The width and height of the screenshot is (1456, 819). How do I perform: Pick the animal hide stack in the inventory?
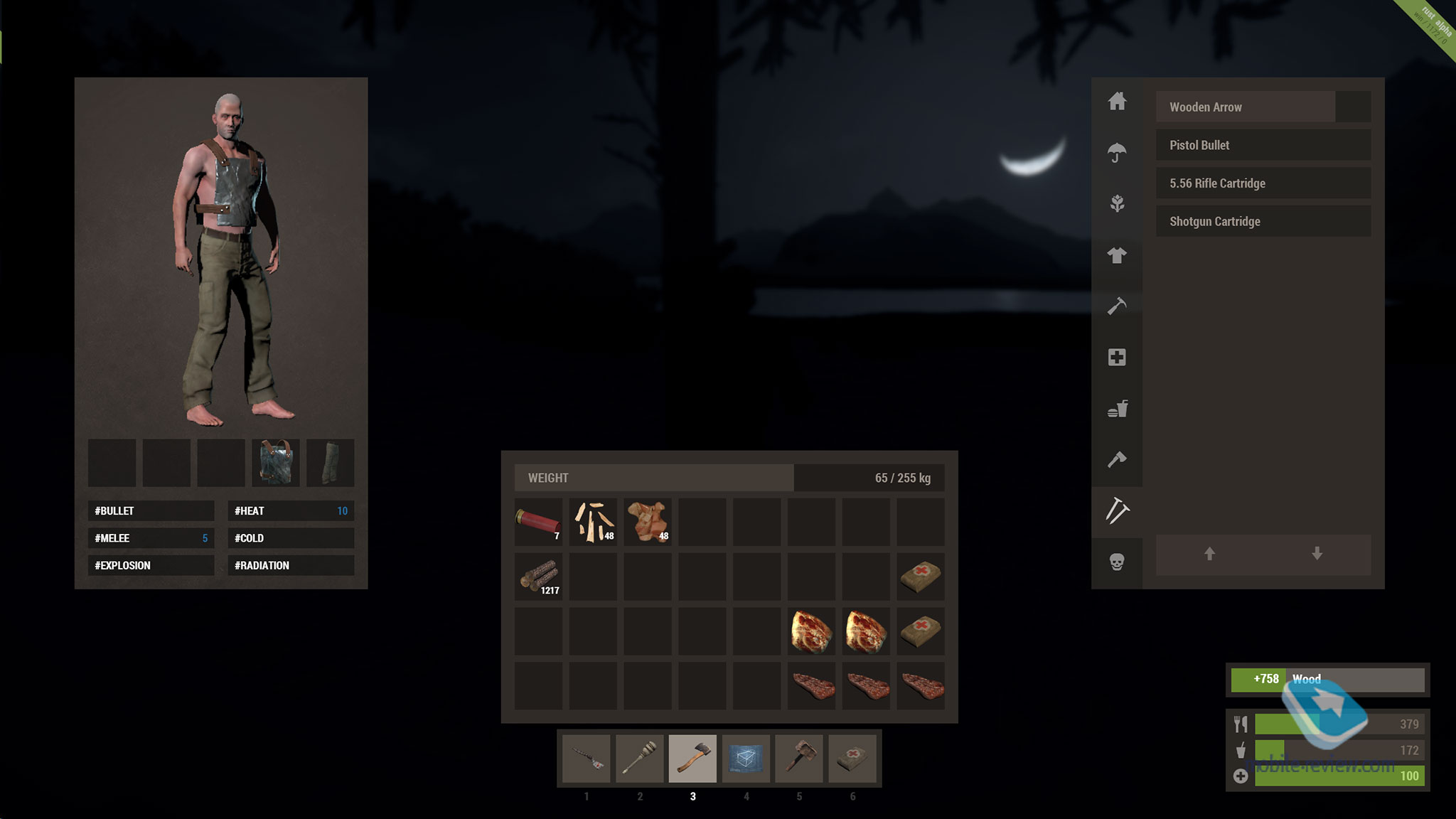pos(648,522)
